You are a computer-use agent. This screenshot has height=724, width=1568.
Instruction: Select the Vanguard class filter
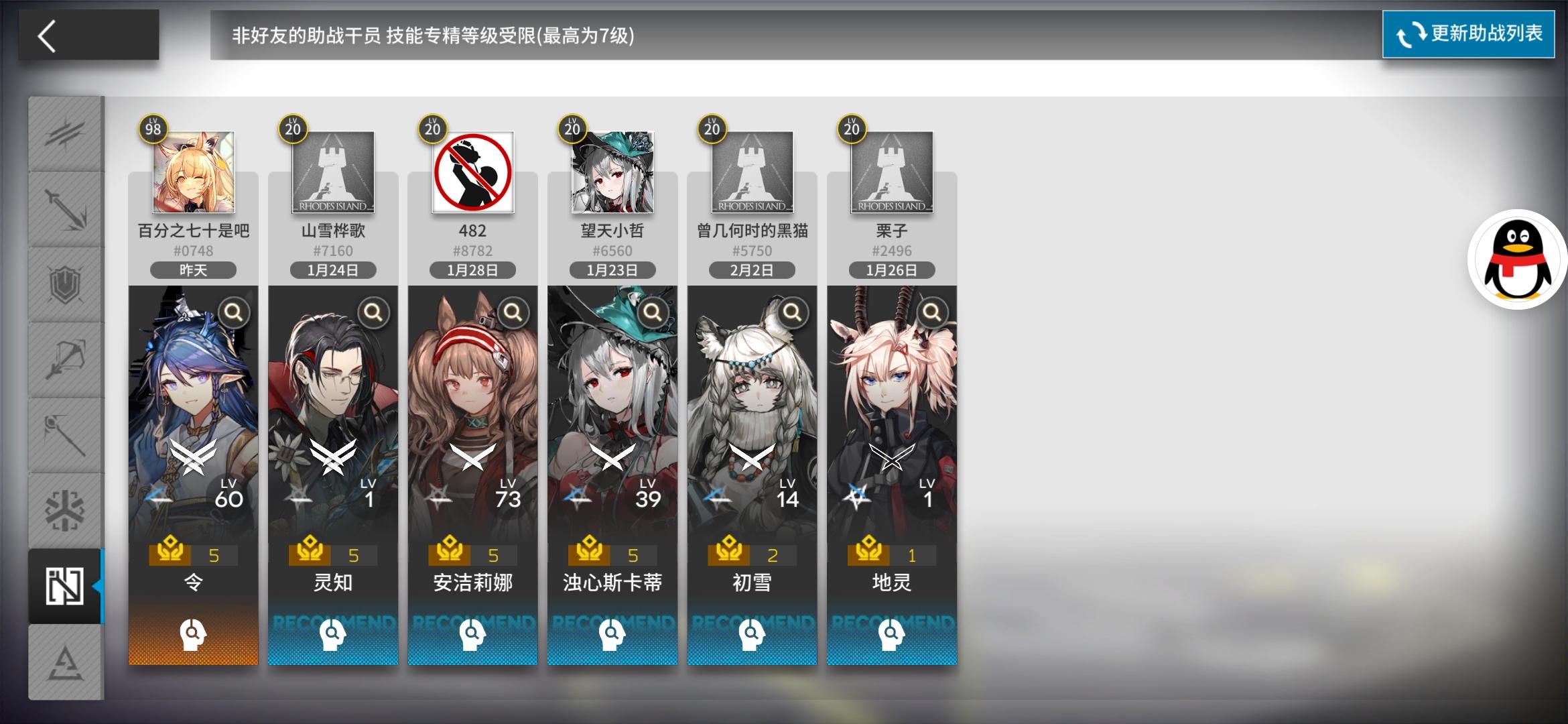coord(66,135)
